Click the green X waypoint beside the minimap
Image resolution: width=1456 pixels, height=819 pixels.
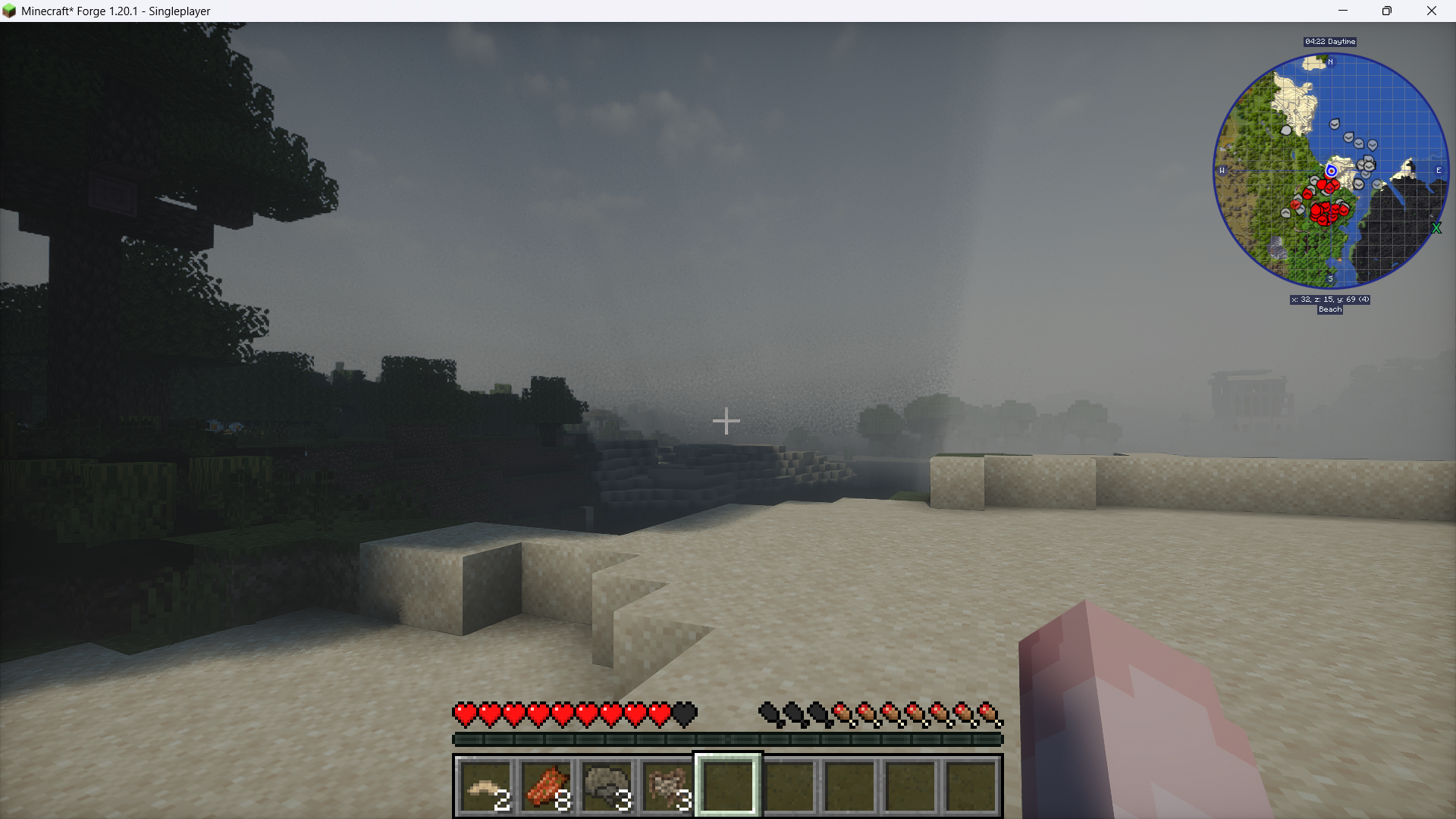tap(1438, 227)
